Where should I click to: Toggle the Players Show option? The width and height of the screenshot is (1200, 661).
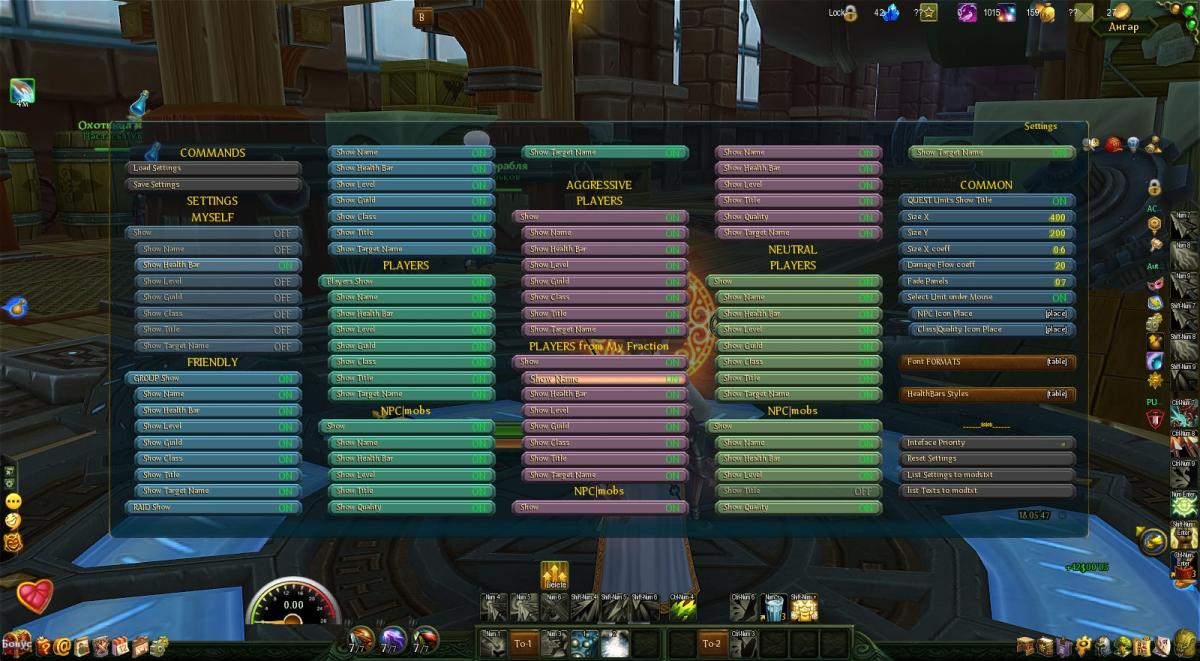(406, 282)
